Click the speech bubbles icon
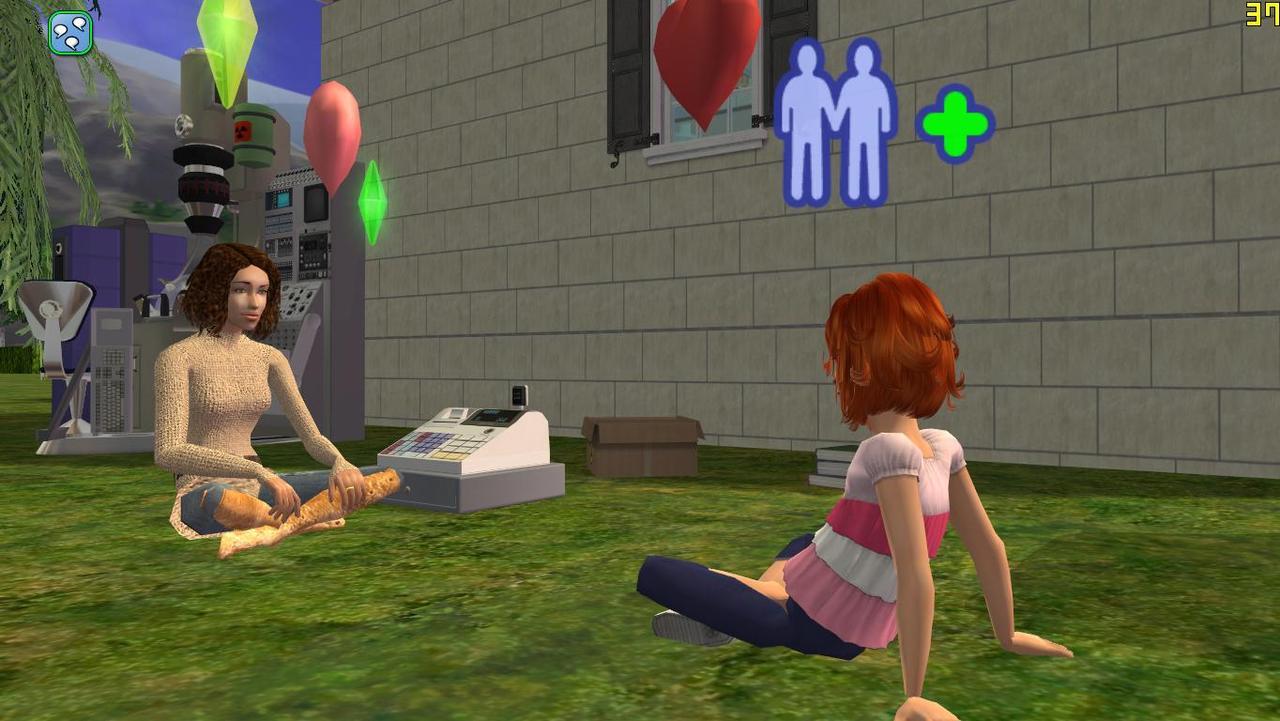1280x721 pixels. (71, 32)
